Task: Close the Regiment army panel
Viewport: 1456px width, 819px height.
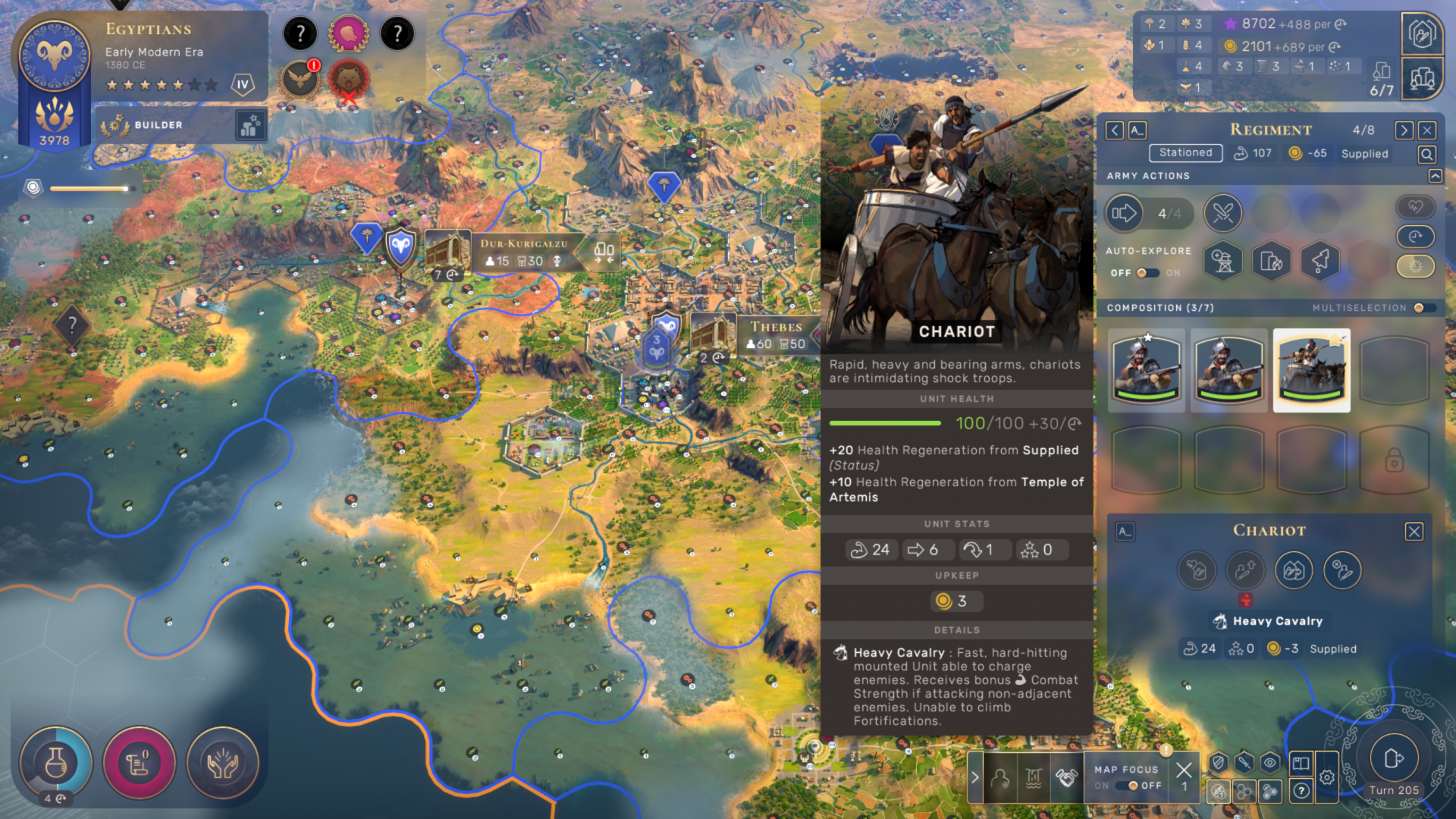Action: pos(1427,130)
